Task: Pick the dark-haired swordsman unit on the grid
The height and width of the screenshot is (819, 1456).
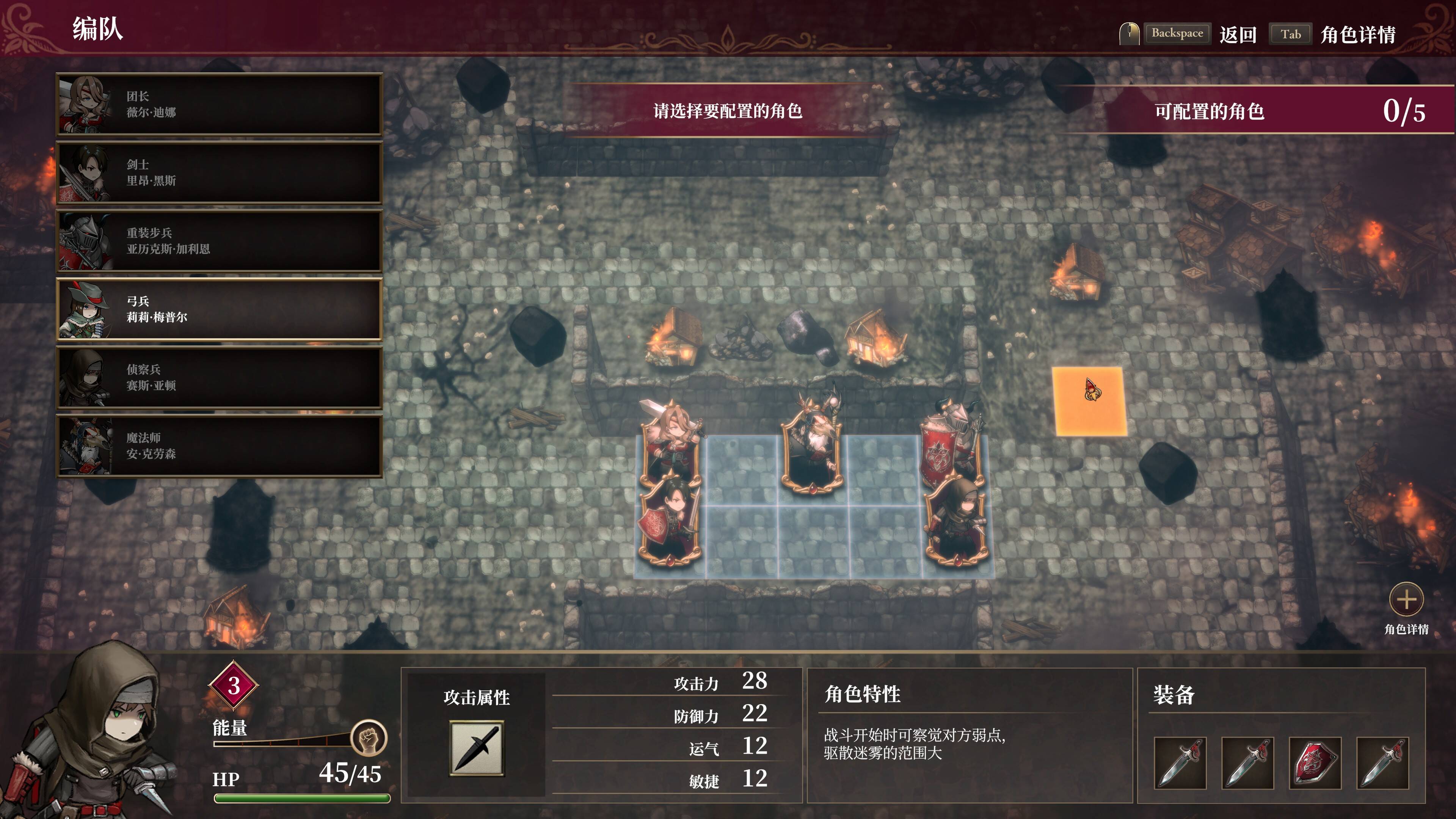Action: click(x=670, y=523)
